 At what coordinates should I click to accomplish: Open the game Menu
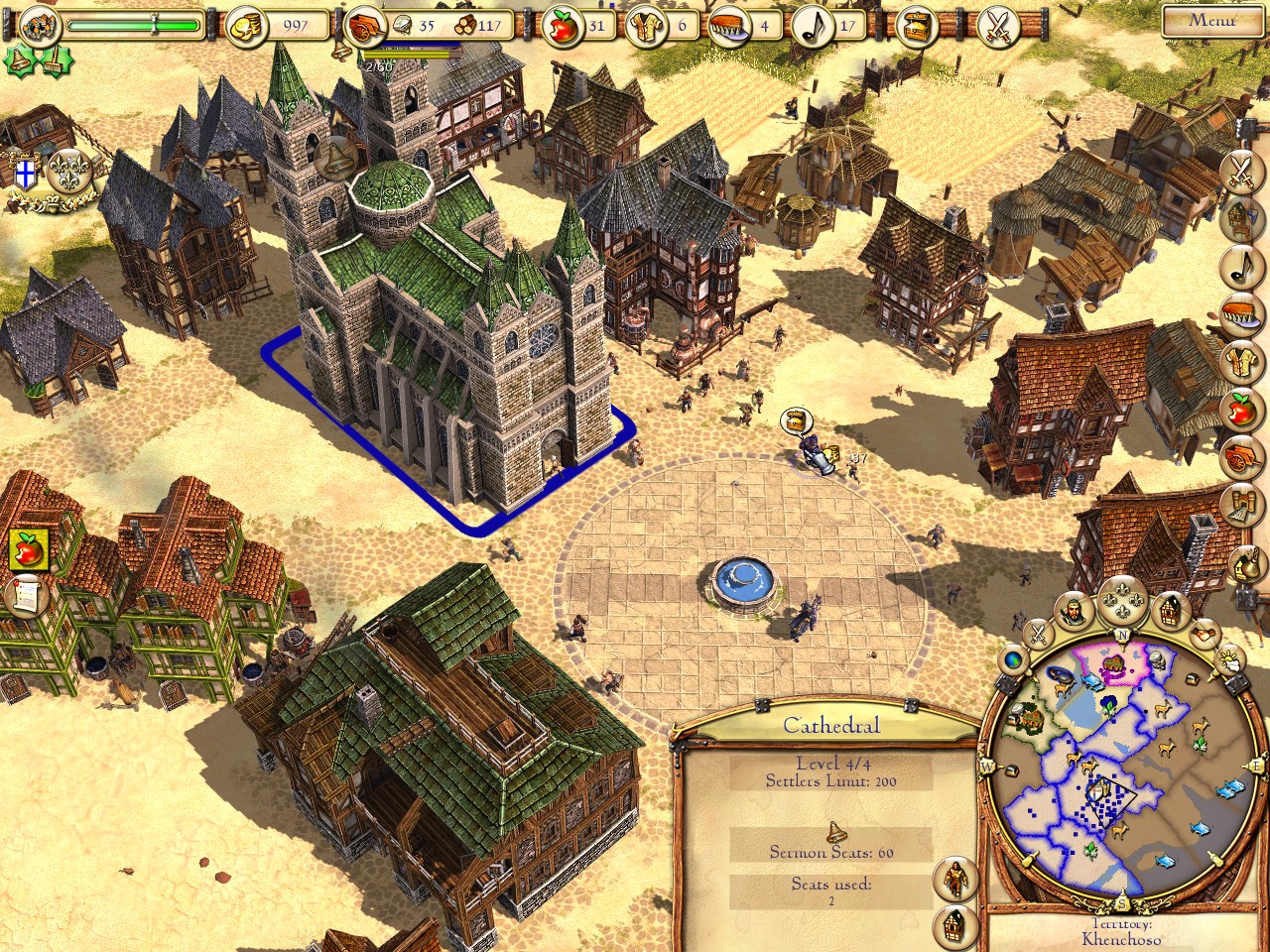pyautogui.click(x=1211, y=20)
